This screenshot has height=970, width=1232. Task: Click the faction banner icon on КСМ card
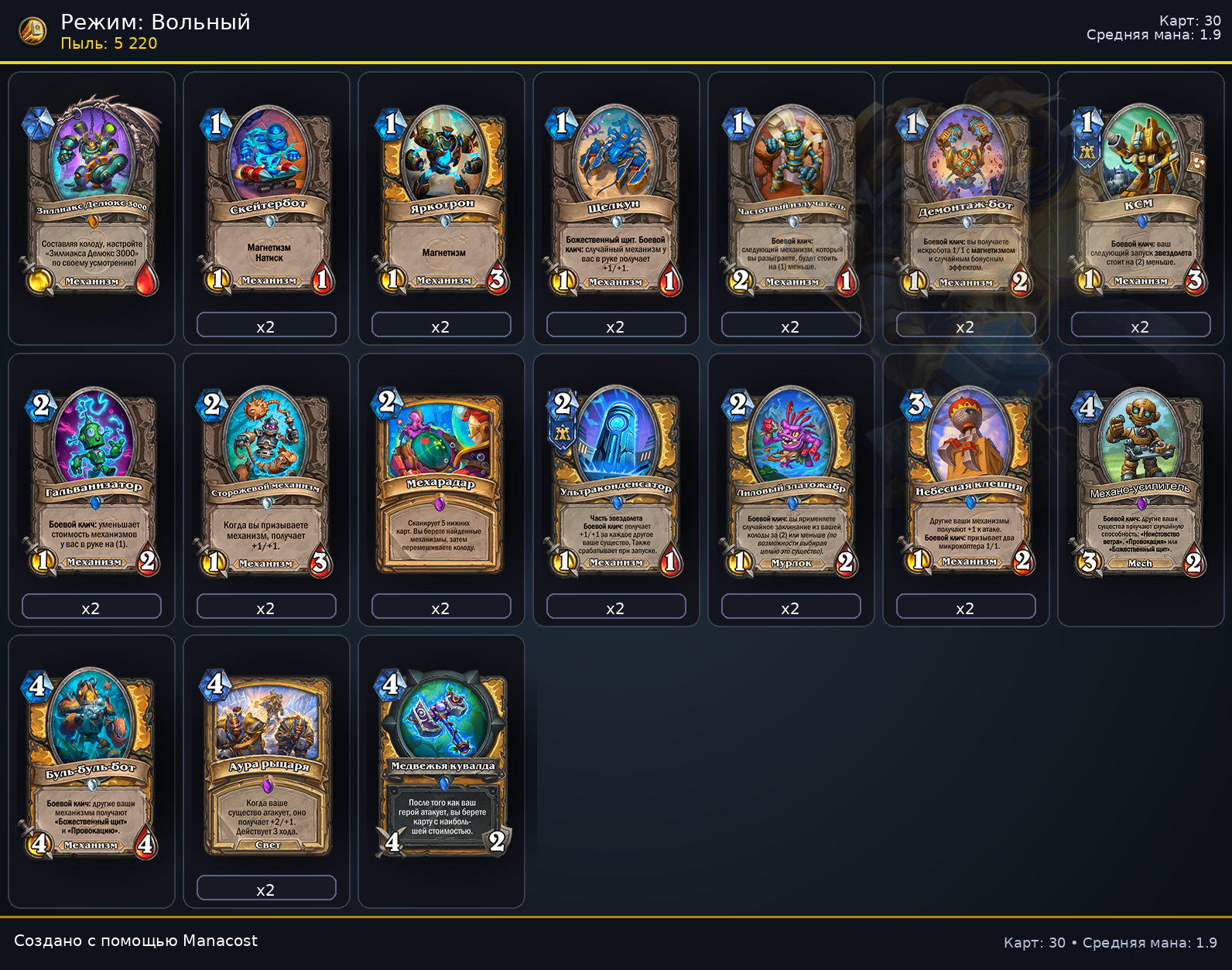[1088, 152]
